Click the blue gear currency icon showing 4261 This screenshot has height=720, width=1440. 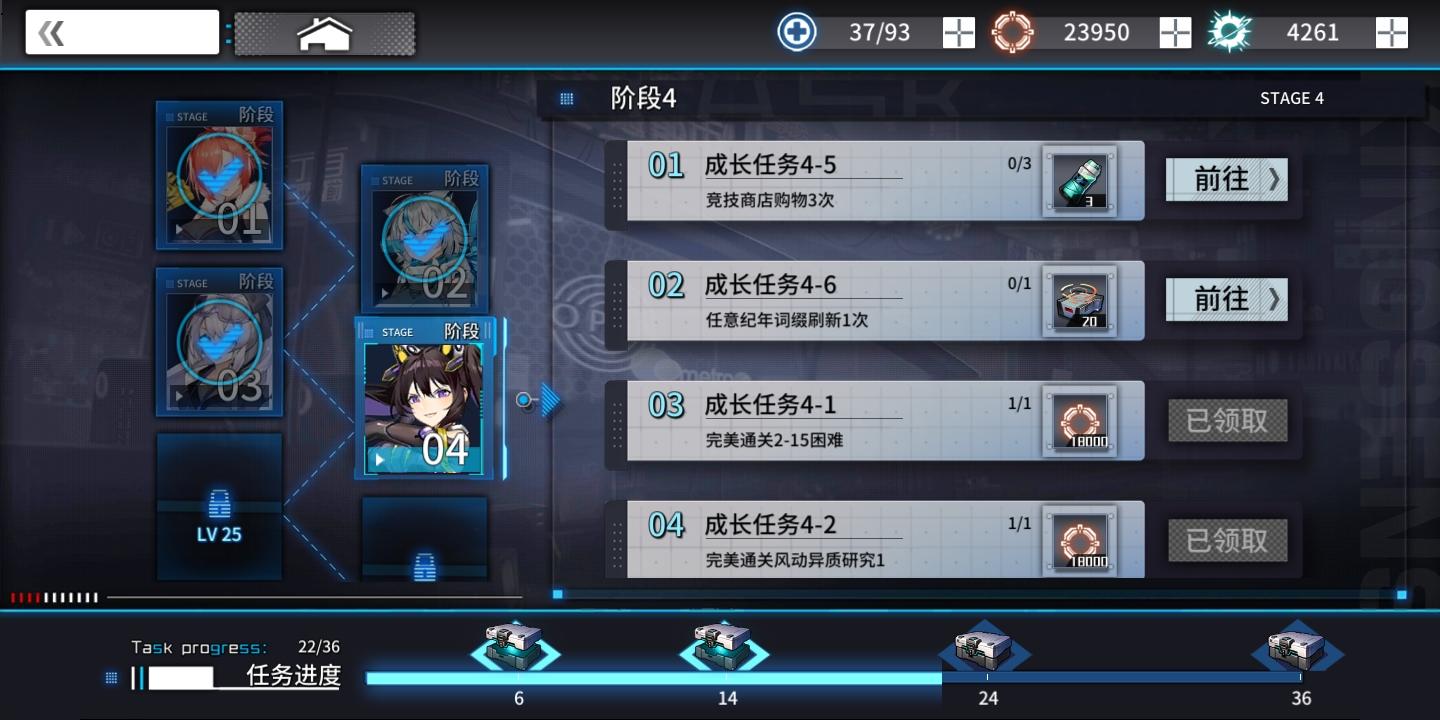coord(1229,31)
